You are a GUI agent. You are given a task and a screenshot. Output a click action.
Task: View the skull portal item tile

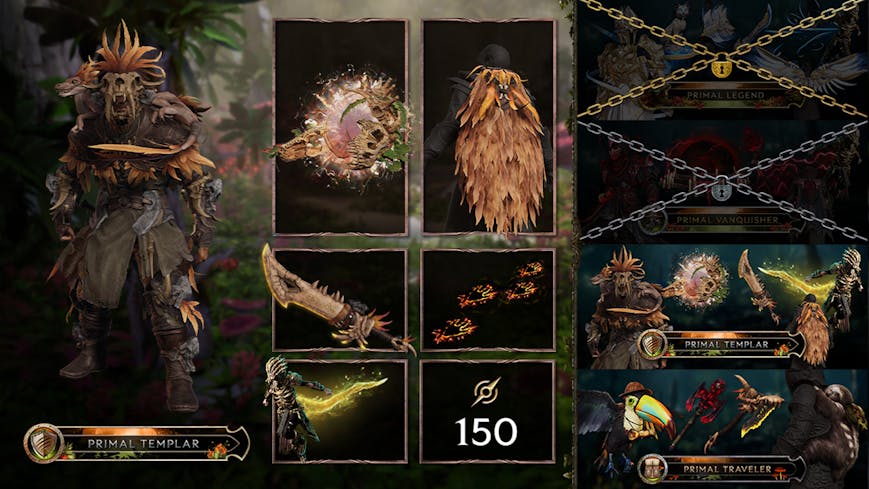point(340,127)
